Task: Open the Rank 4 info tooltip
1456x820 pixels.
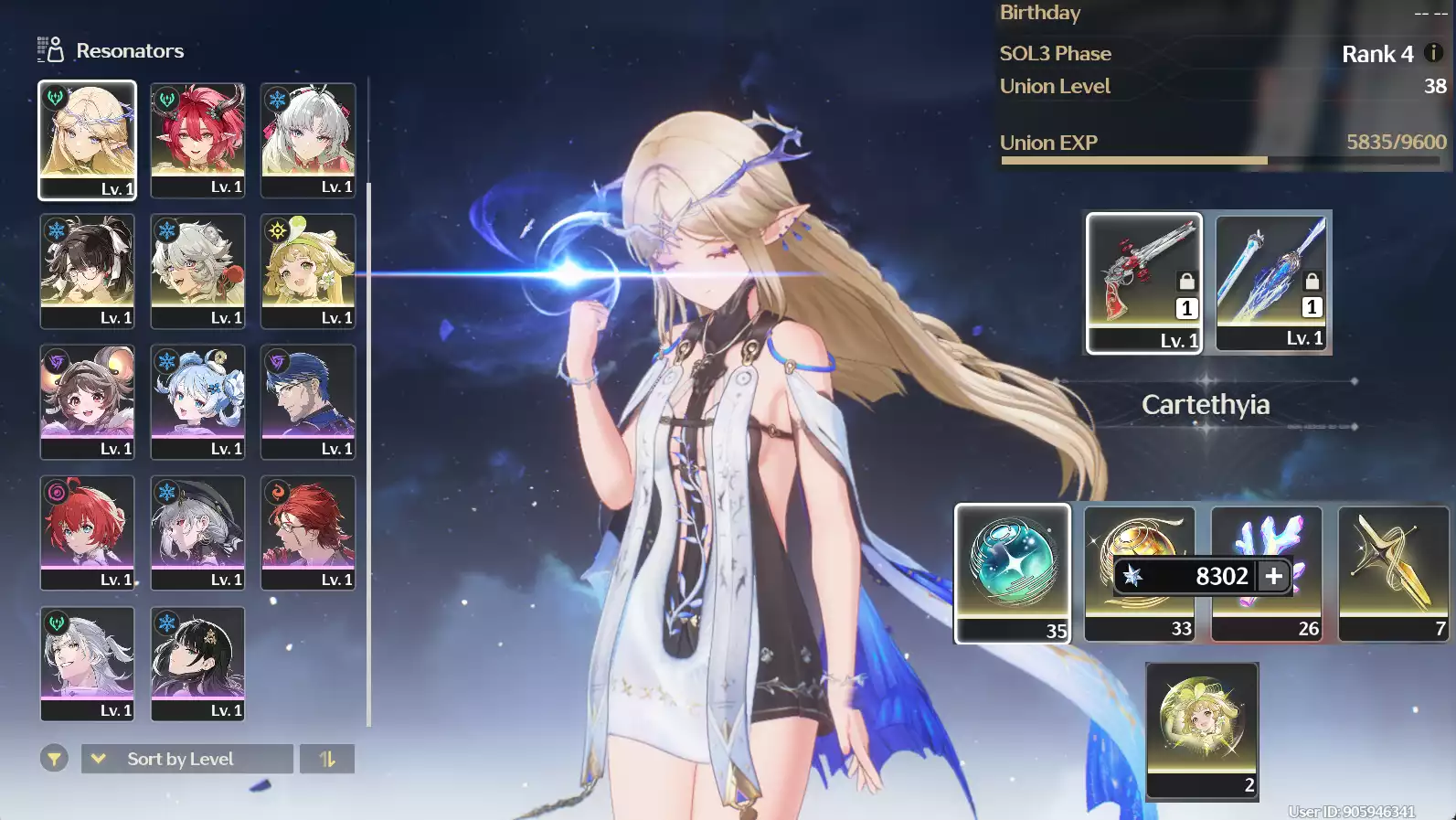Action: pos(1432,53)
